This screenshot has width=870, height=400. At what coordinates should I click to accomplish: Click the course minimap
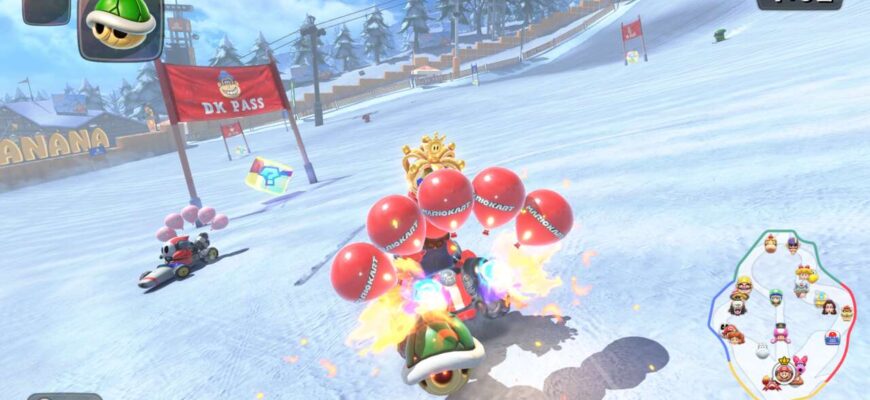coord(783,312)
